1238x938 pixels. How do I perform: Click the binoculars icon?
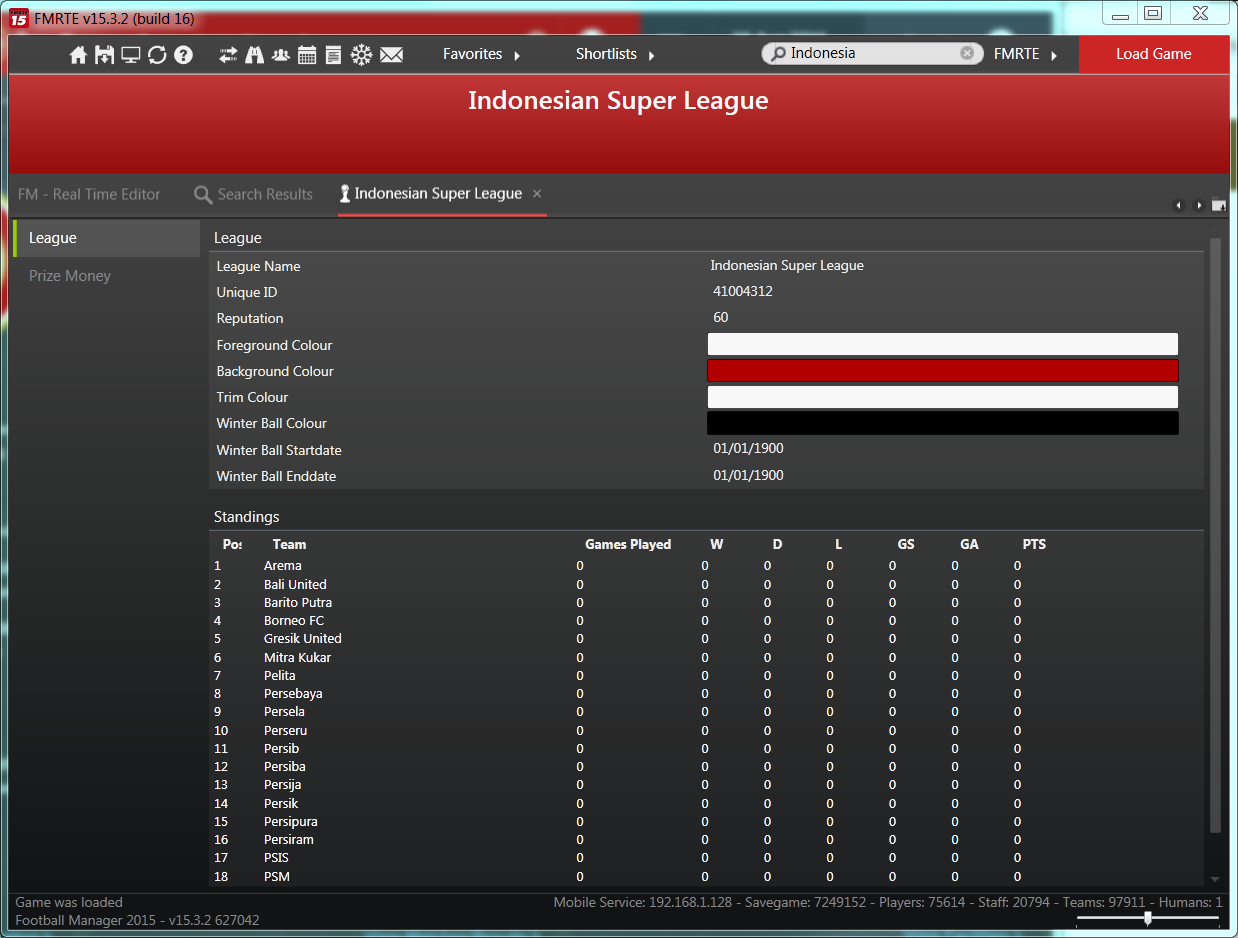[x=255, y=55]
